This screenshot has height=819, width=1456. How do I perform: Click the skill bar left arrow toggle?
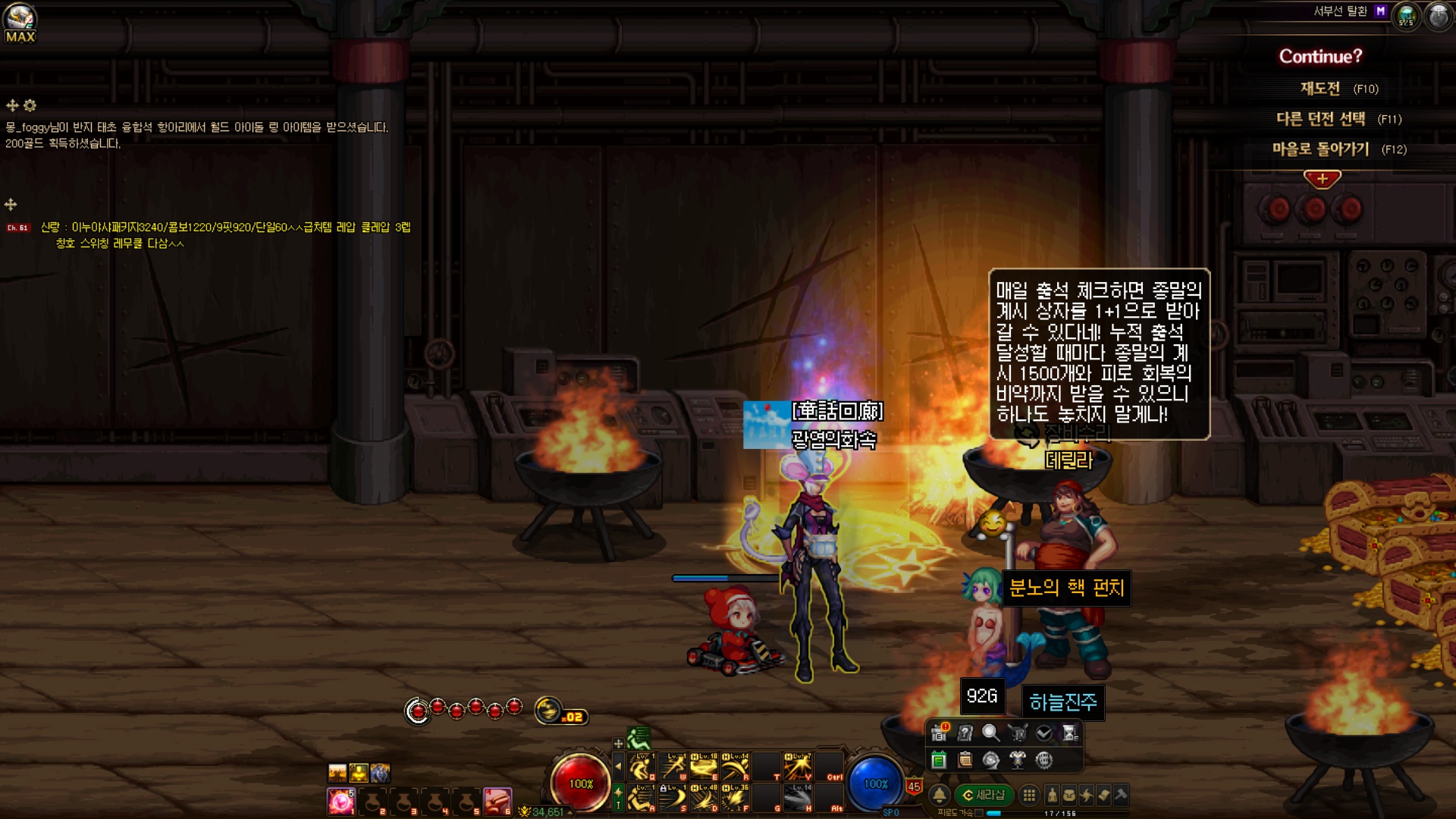click(x=618, y=767)
